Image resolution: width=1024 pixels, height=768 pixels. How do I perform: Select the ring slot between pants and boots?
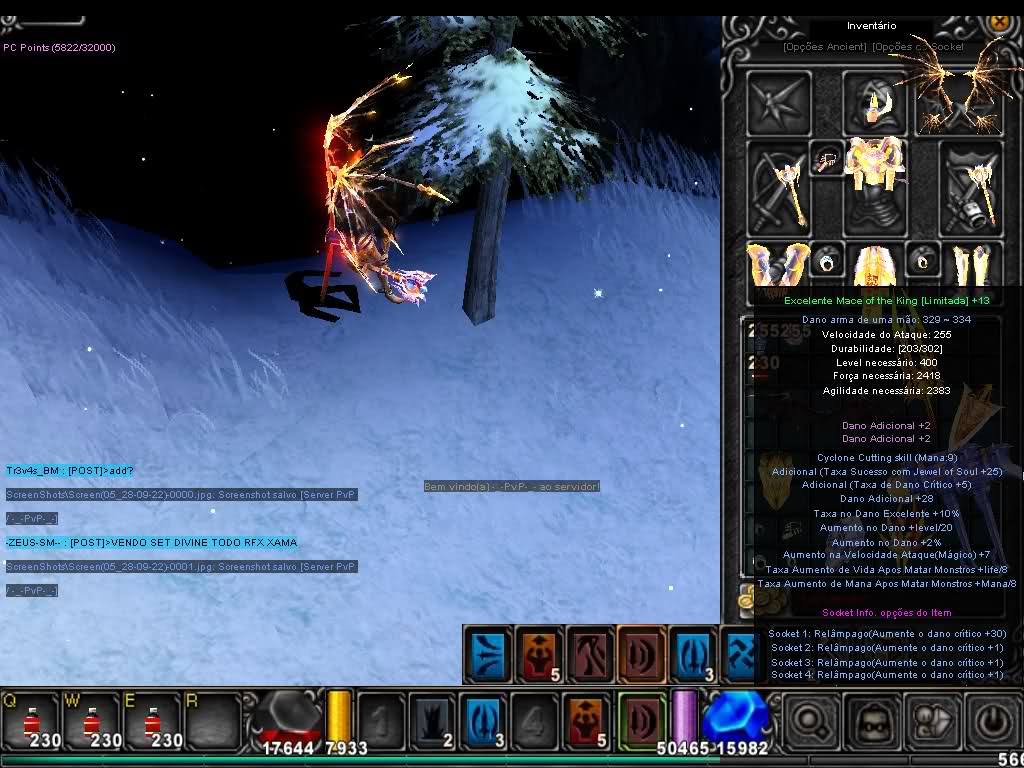[x=922, y=262]
